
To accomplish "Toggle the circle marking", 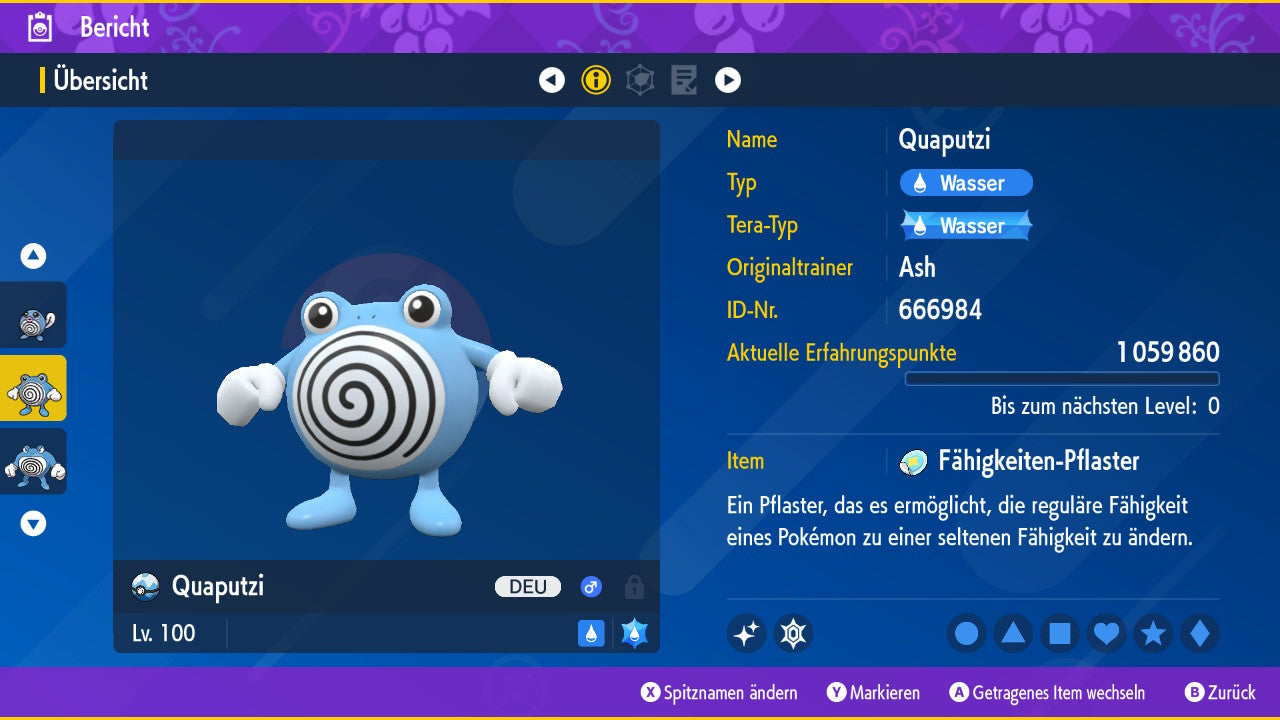I will tap(967, 633).
